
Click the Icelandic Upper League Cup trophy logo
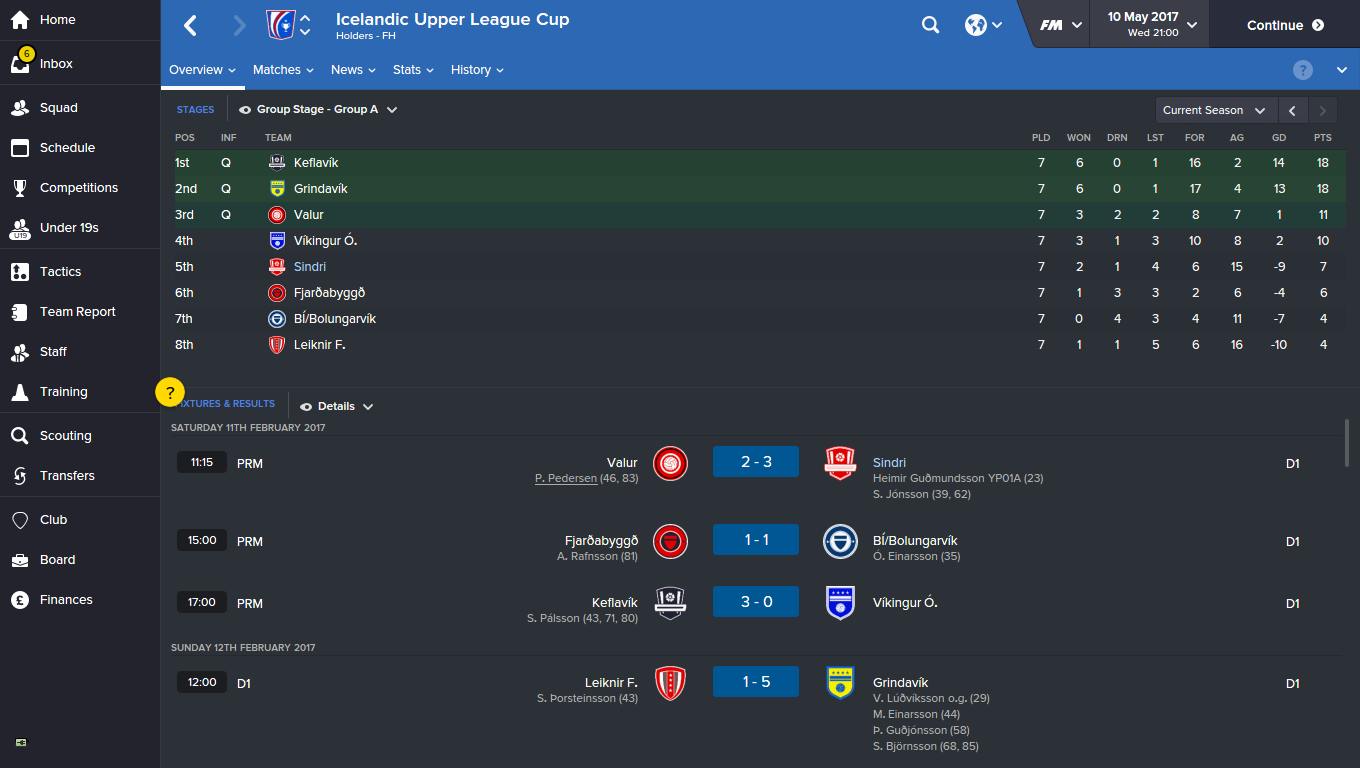283,24
